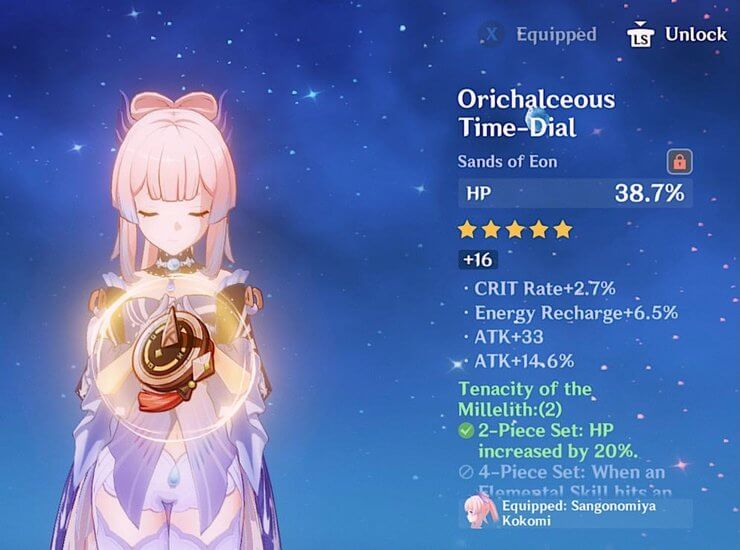This screenshot has height=550, width=740.
Task: Choose the Equipped option
Action: (x=538, y=34)
